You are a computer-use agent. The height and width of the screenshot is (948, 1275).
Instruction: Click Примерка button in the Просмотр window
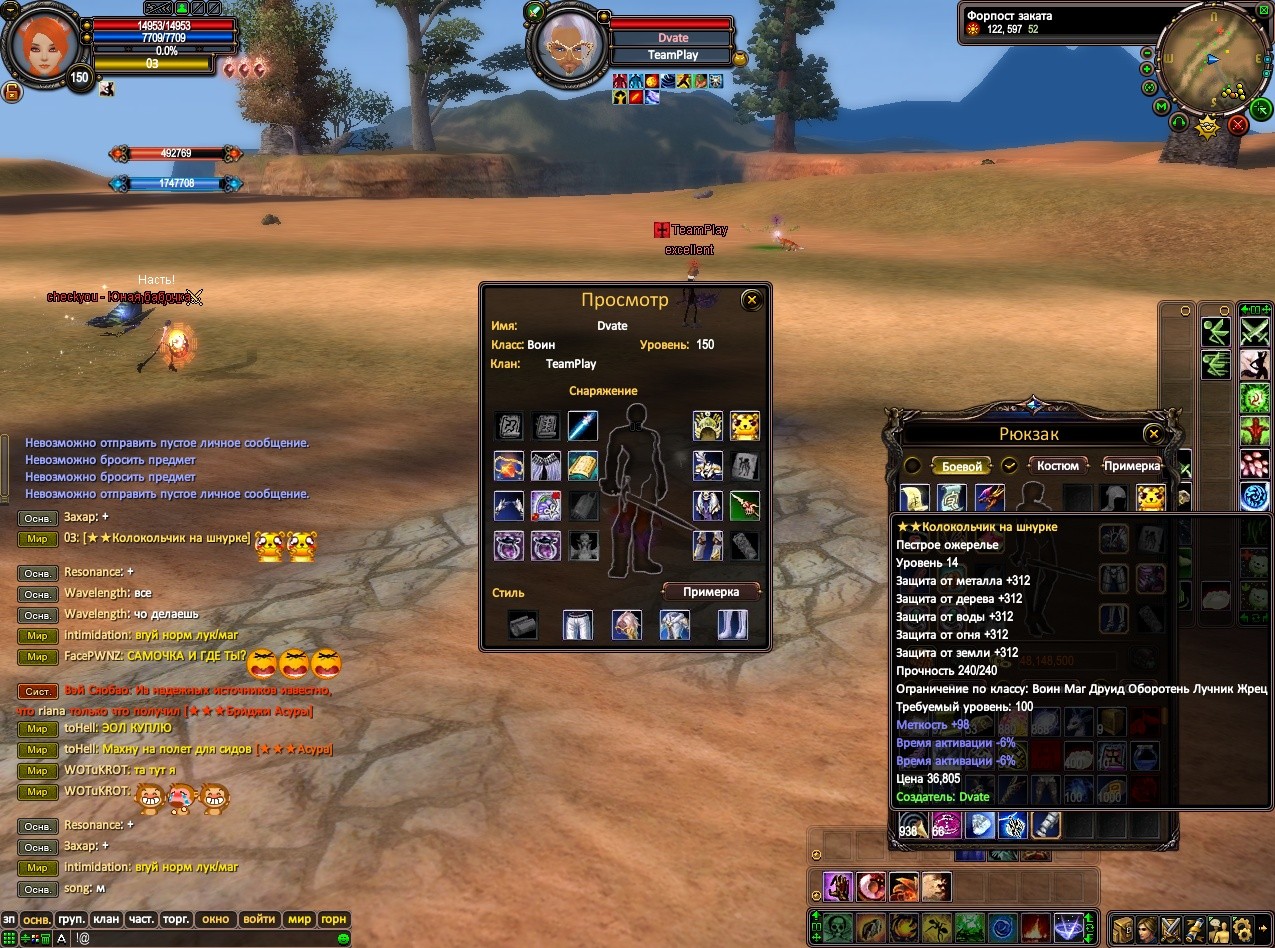click(711, 592)
